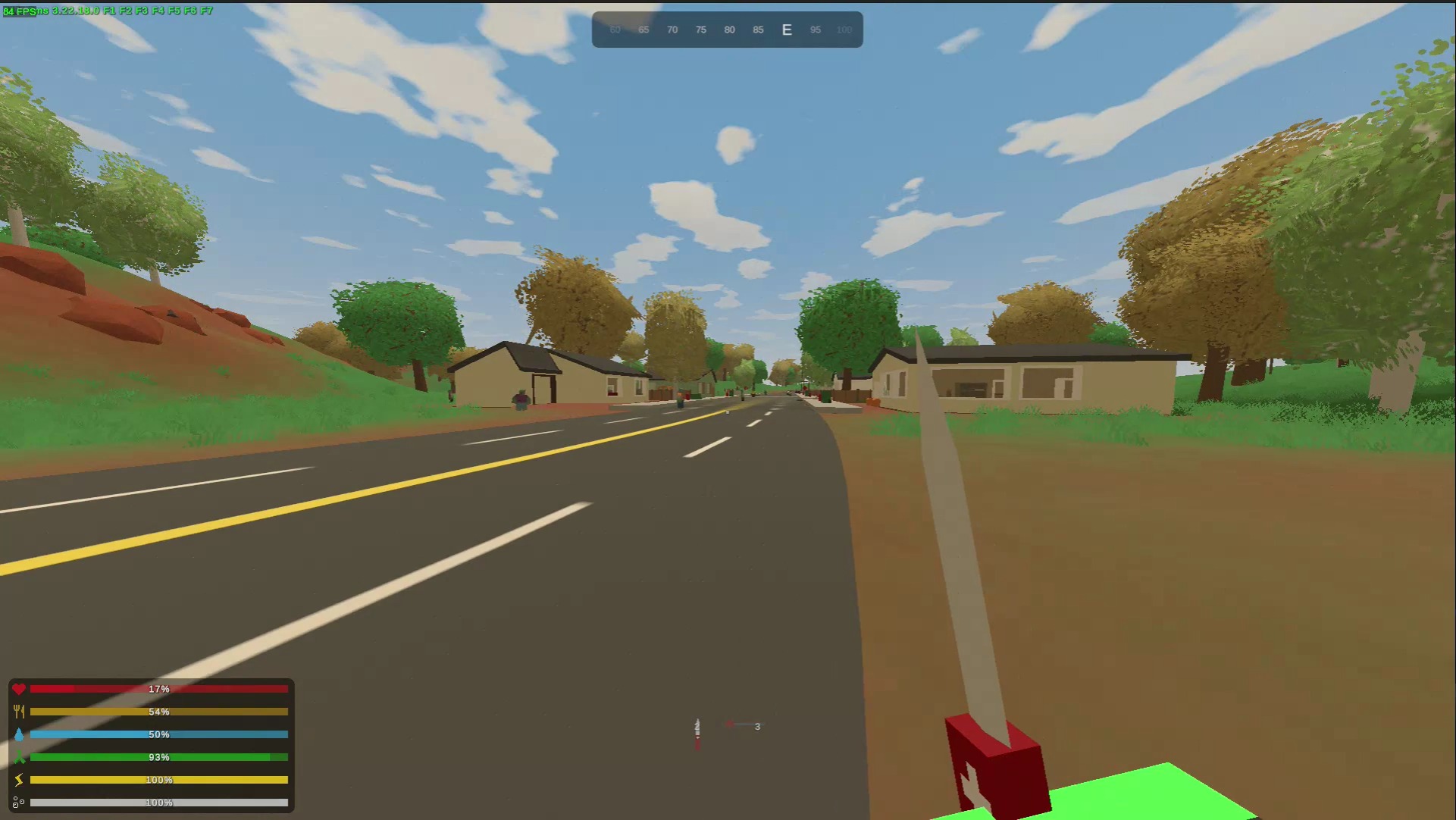Click the E heading on the compass

click(786, 30)
